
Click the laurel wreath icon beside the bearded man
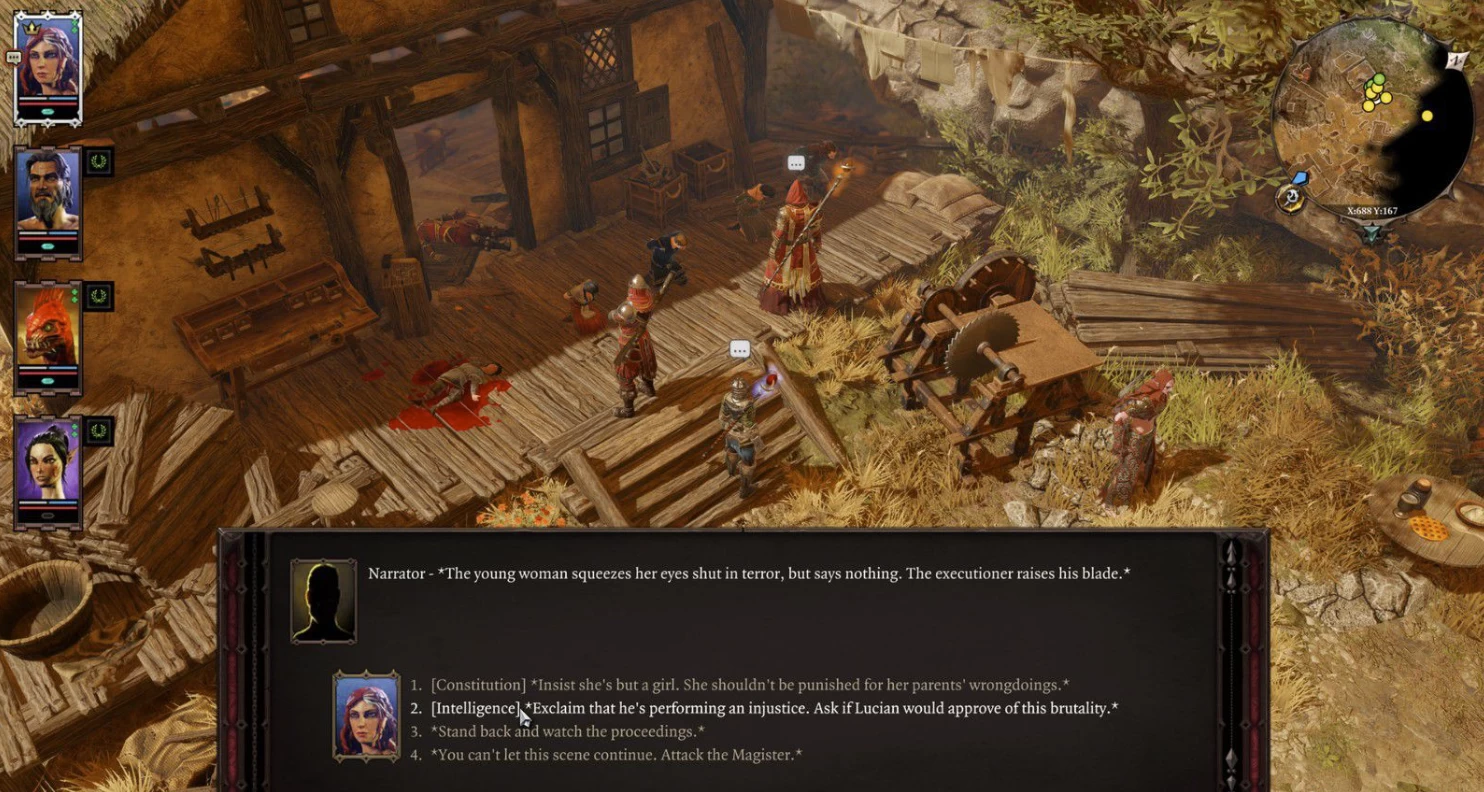coord(99,160)
